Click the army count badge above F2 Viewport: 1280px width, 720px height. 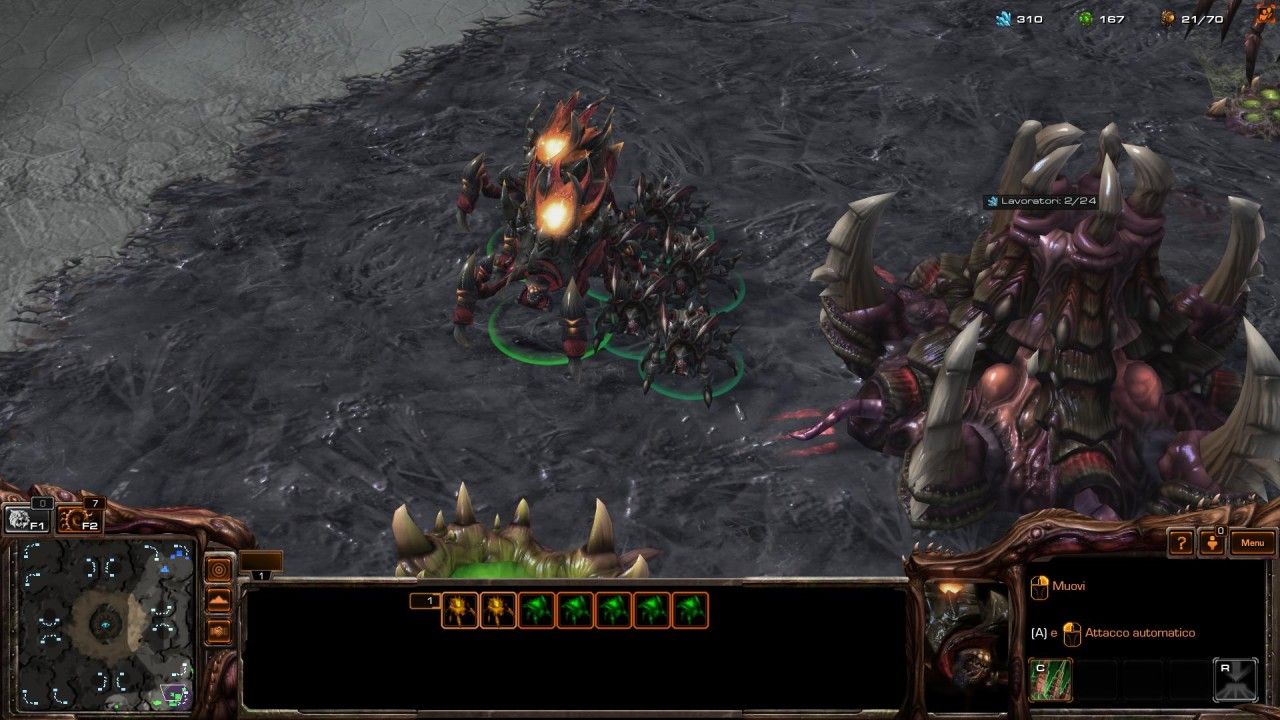[94, 503]
